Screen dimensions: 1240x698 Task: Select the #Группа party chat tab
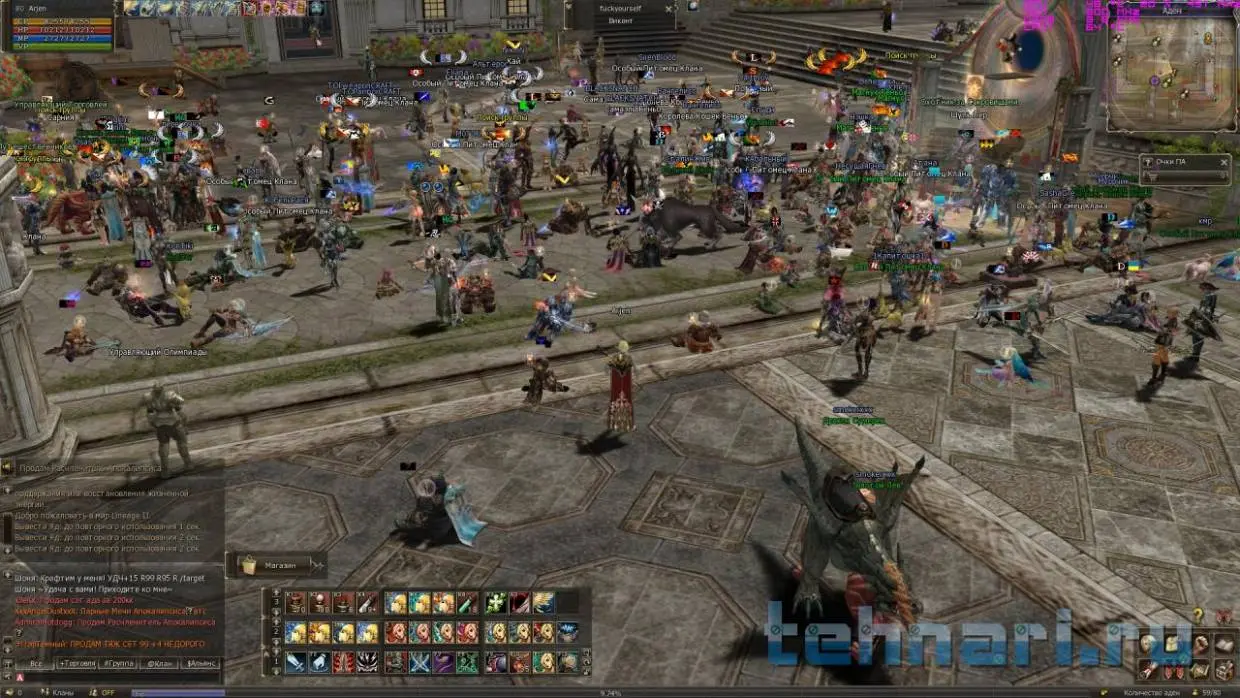pos(118,663)
